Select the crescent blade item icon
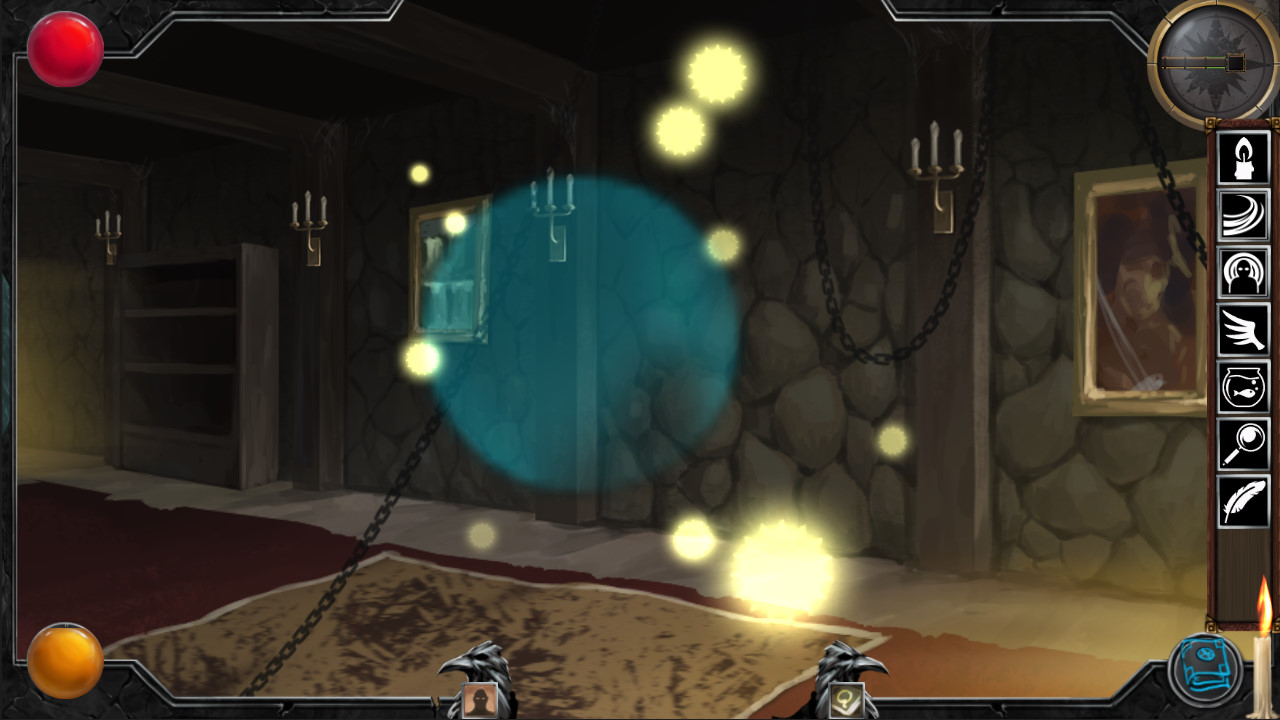Image resolution: width=1280 pixels, height=720 pixels. pyautogui.click(x=1243, y=217)
